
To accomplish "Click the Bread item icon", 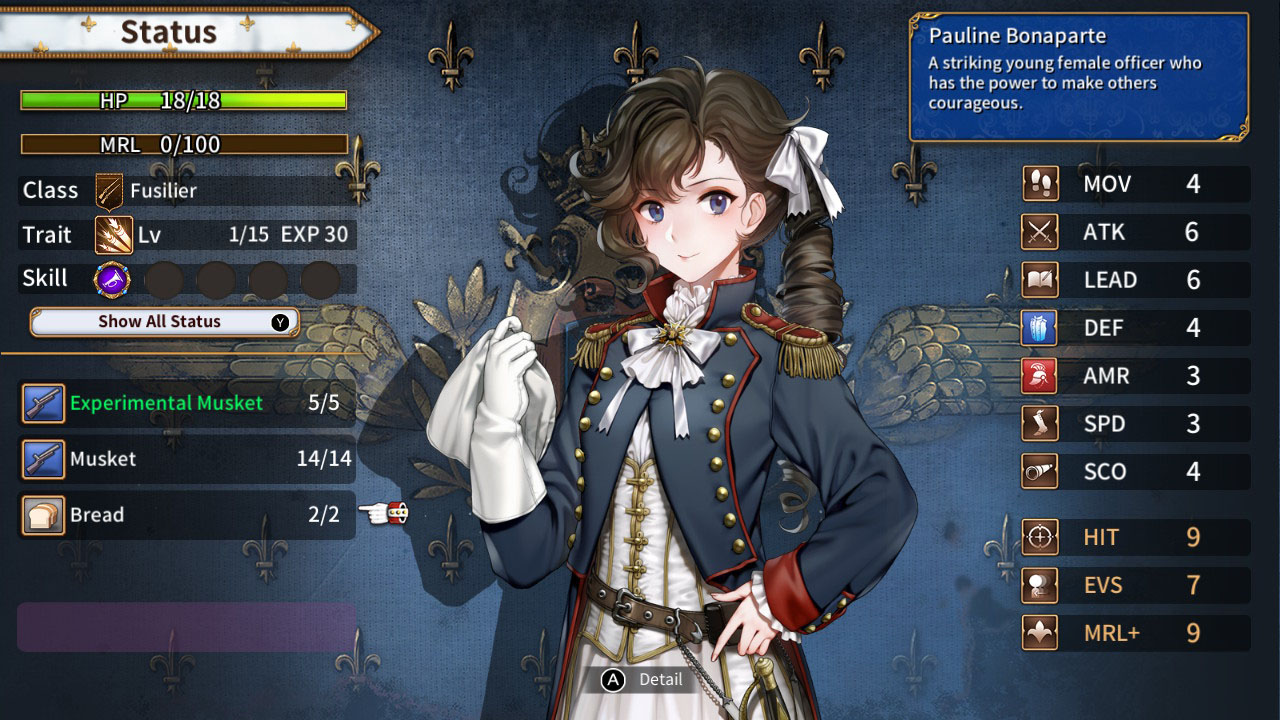I will coord(42,515).
